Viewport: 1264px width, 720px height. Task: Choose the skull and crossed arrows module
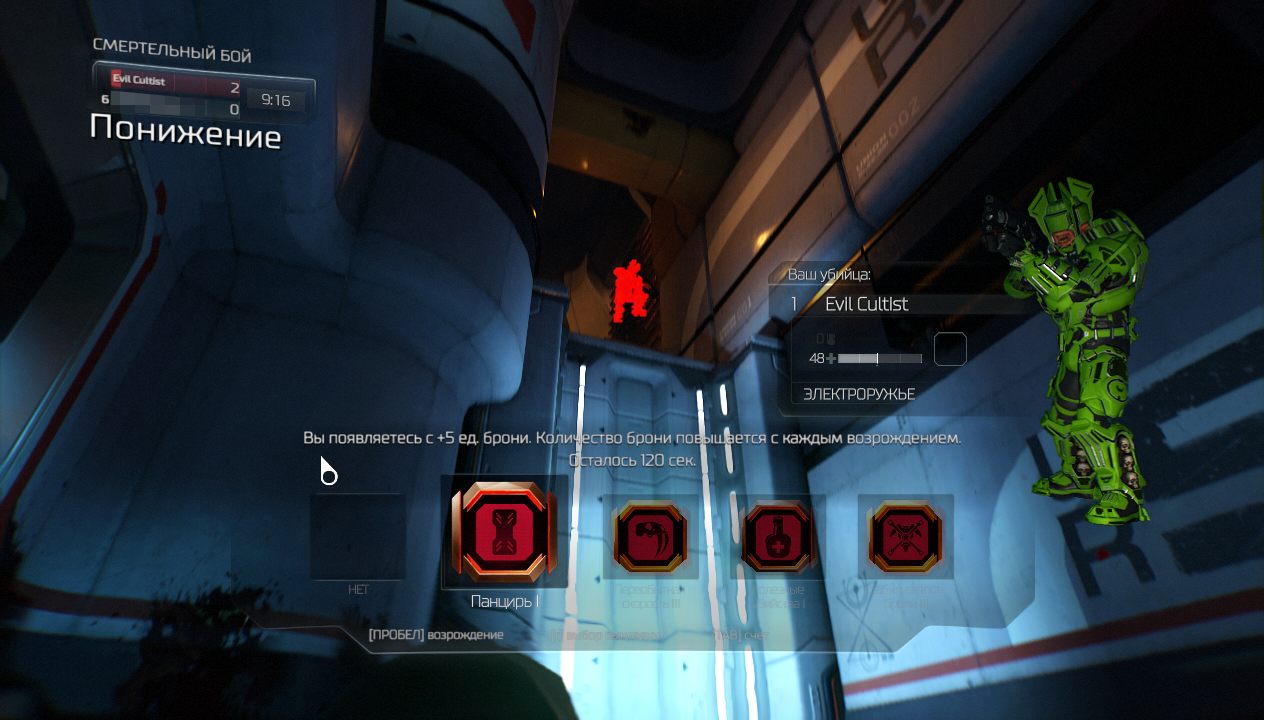pos(905,537)
